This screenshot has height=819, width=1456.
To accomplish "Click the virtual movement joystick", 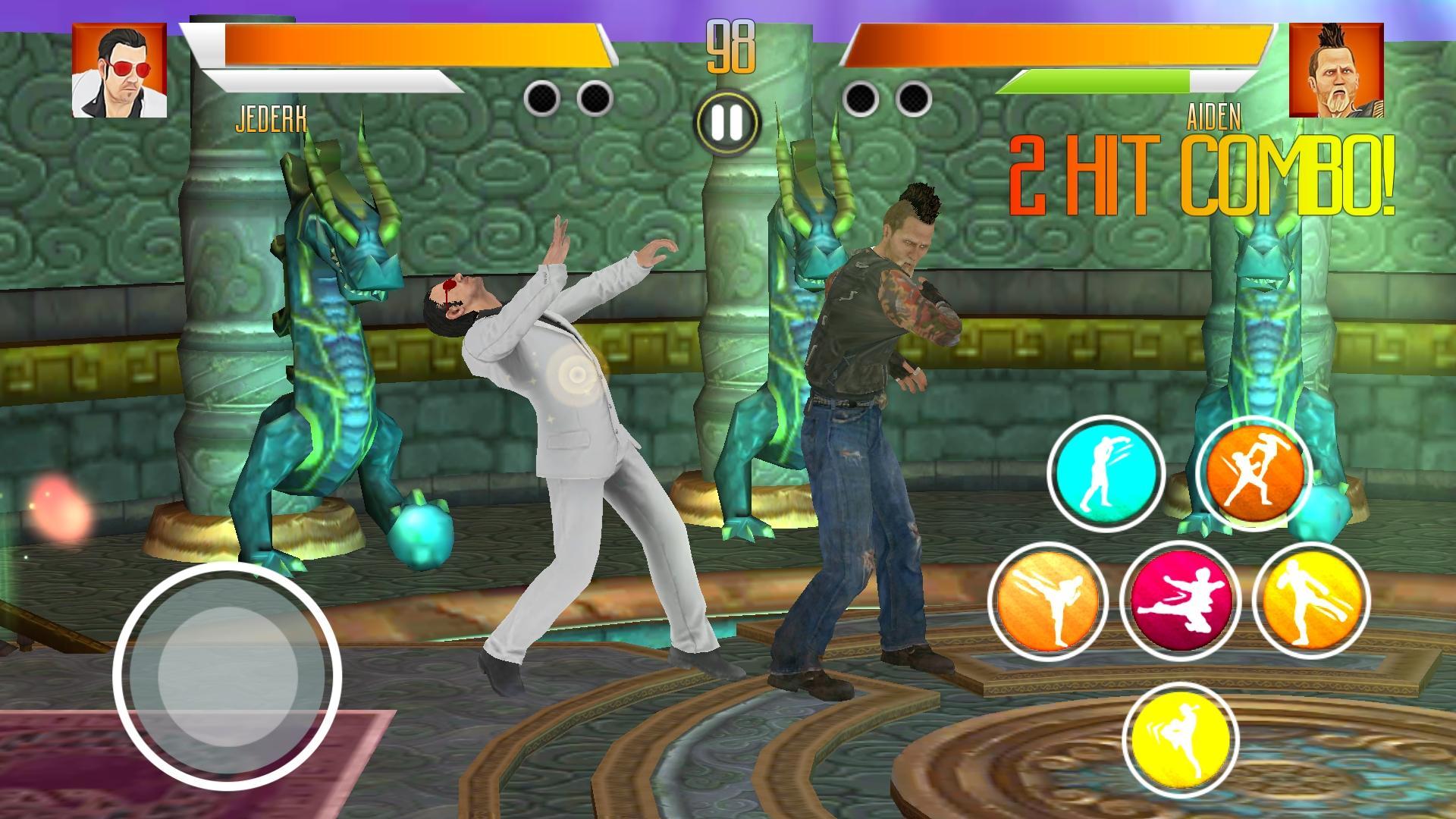I will click(227, 676).
